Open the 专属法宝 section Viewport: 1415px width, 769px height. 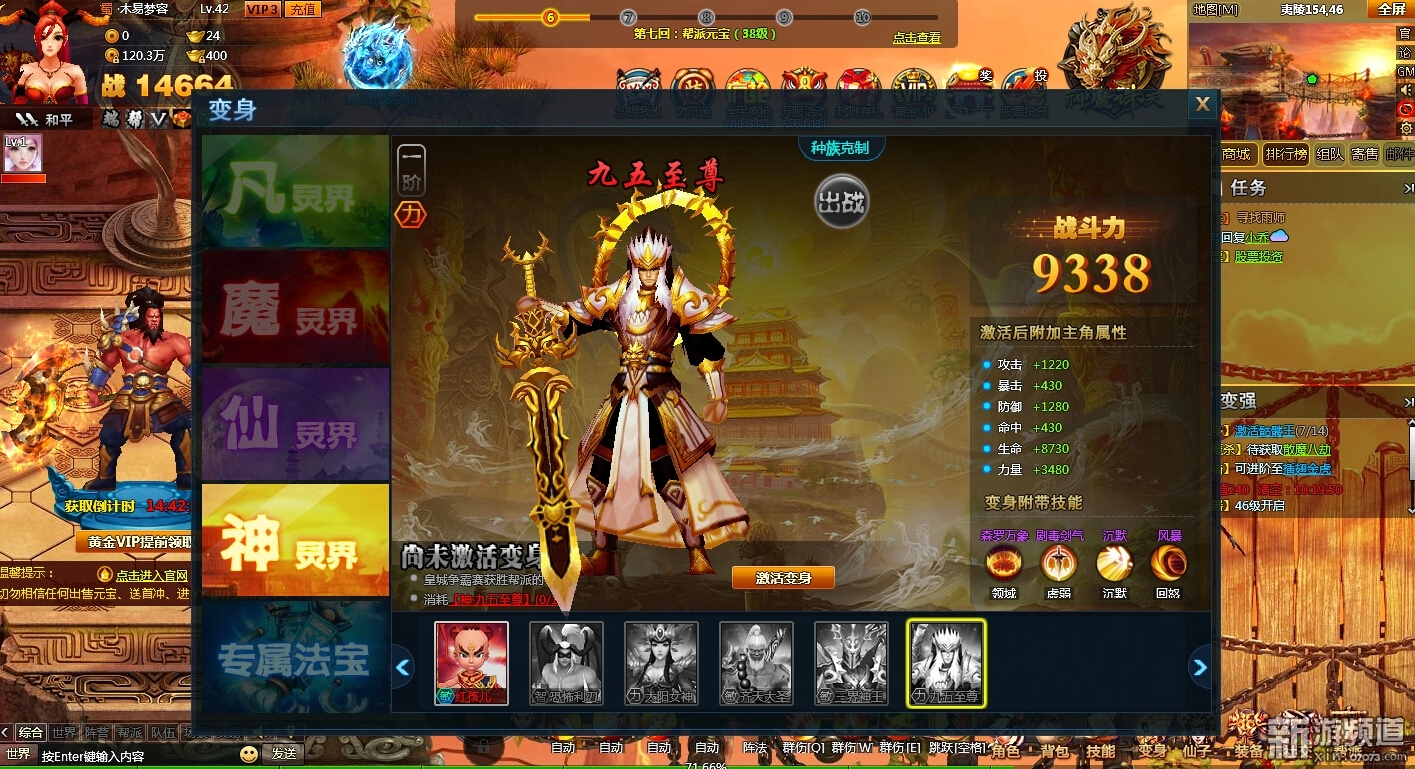(295, 657)
